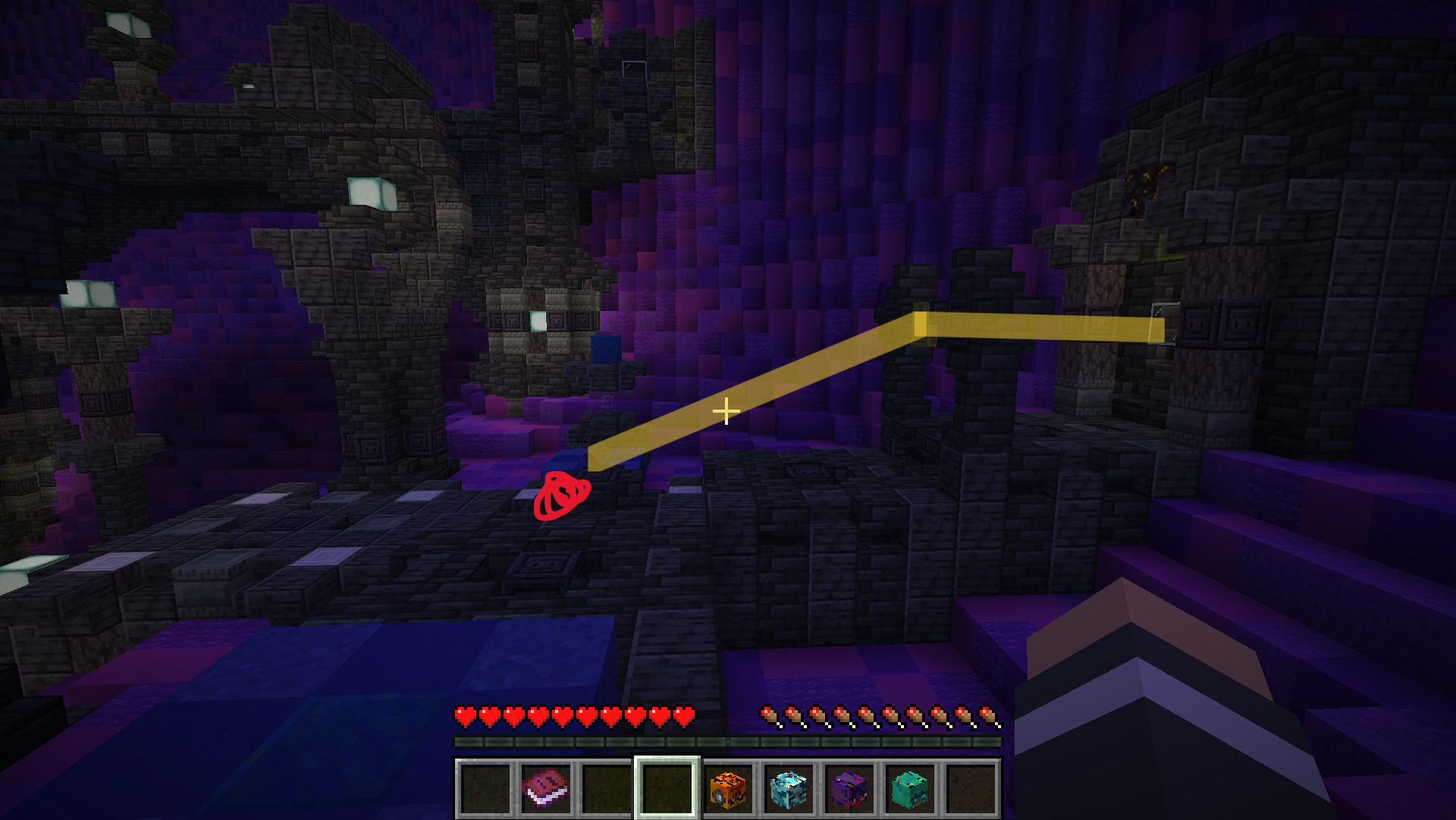Pick the purple head block slot
This screenshot has height=820, width=1456.
(849, 789)
